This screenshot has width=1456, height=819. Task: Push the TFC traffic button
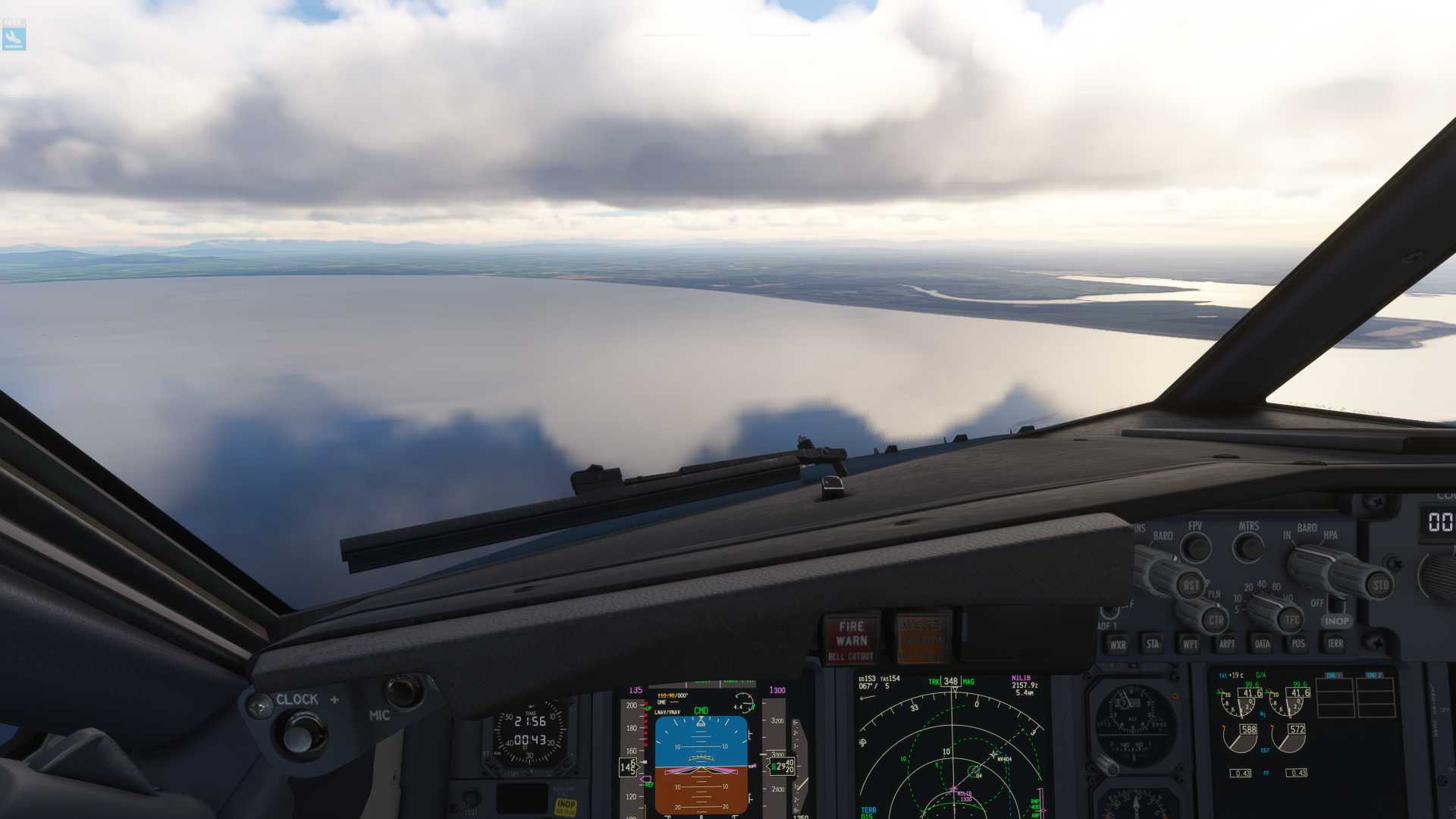pos(1291,620)
